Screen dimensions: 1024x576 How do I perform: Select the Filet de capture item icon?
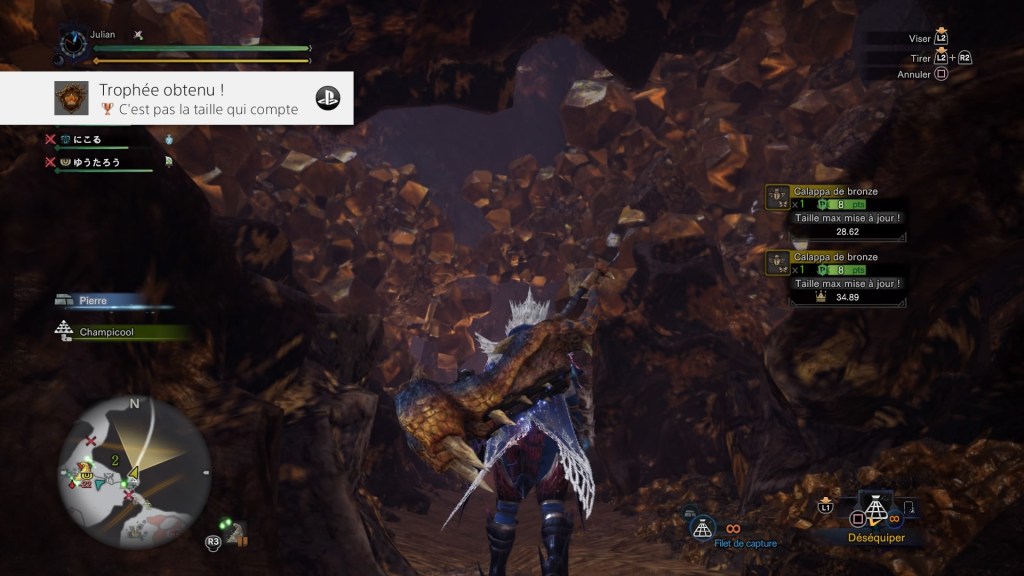point(704,526)
